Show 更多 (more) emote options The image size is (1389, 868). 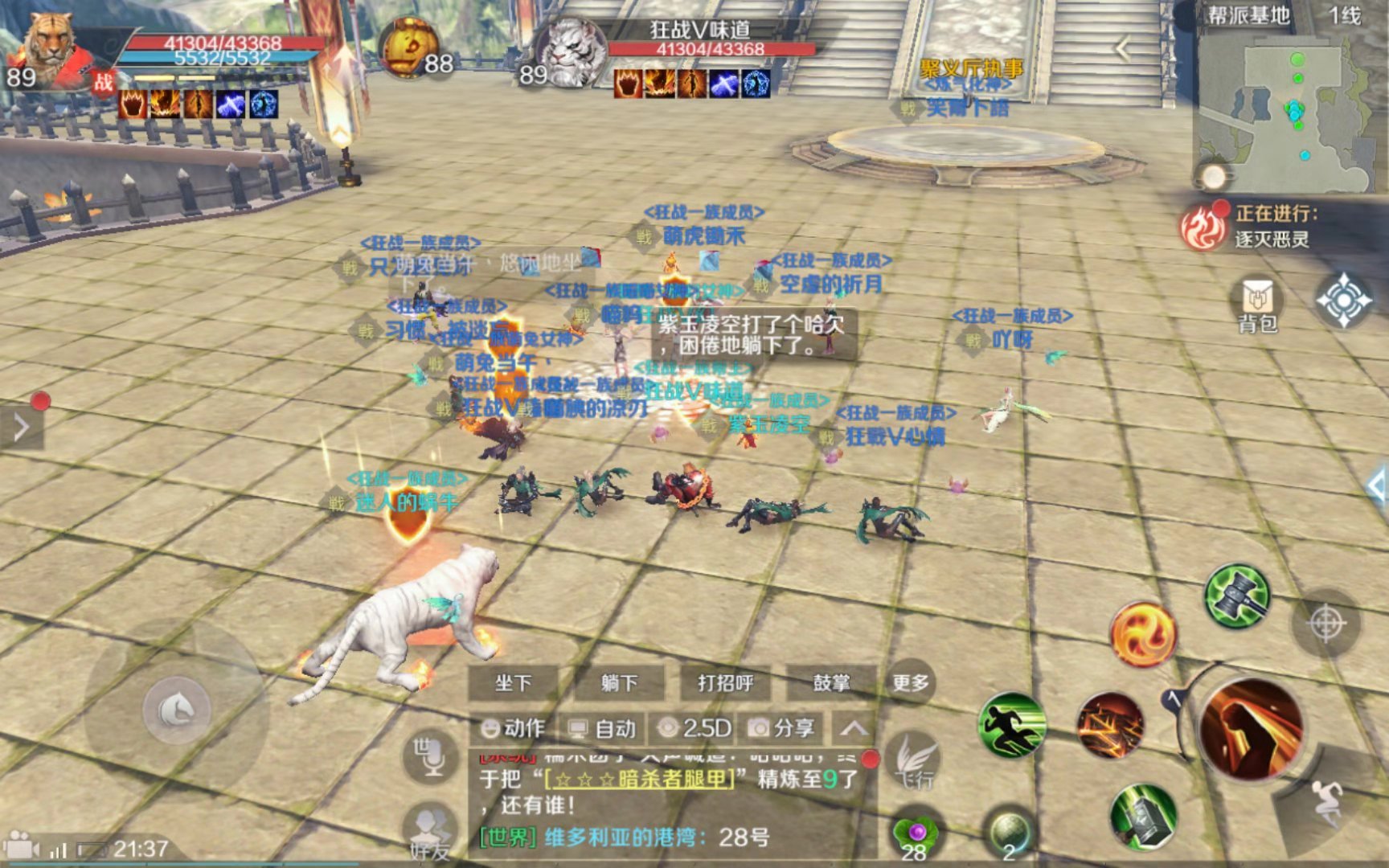tap(910, 683)
